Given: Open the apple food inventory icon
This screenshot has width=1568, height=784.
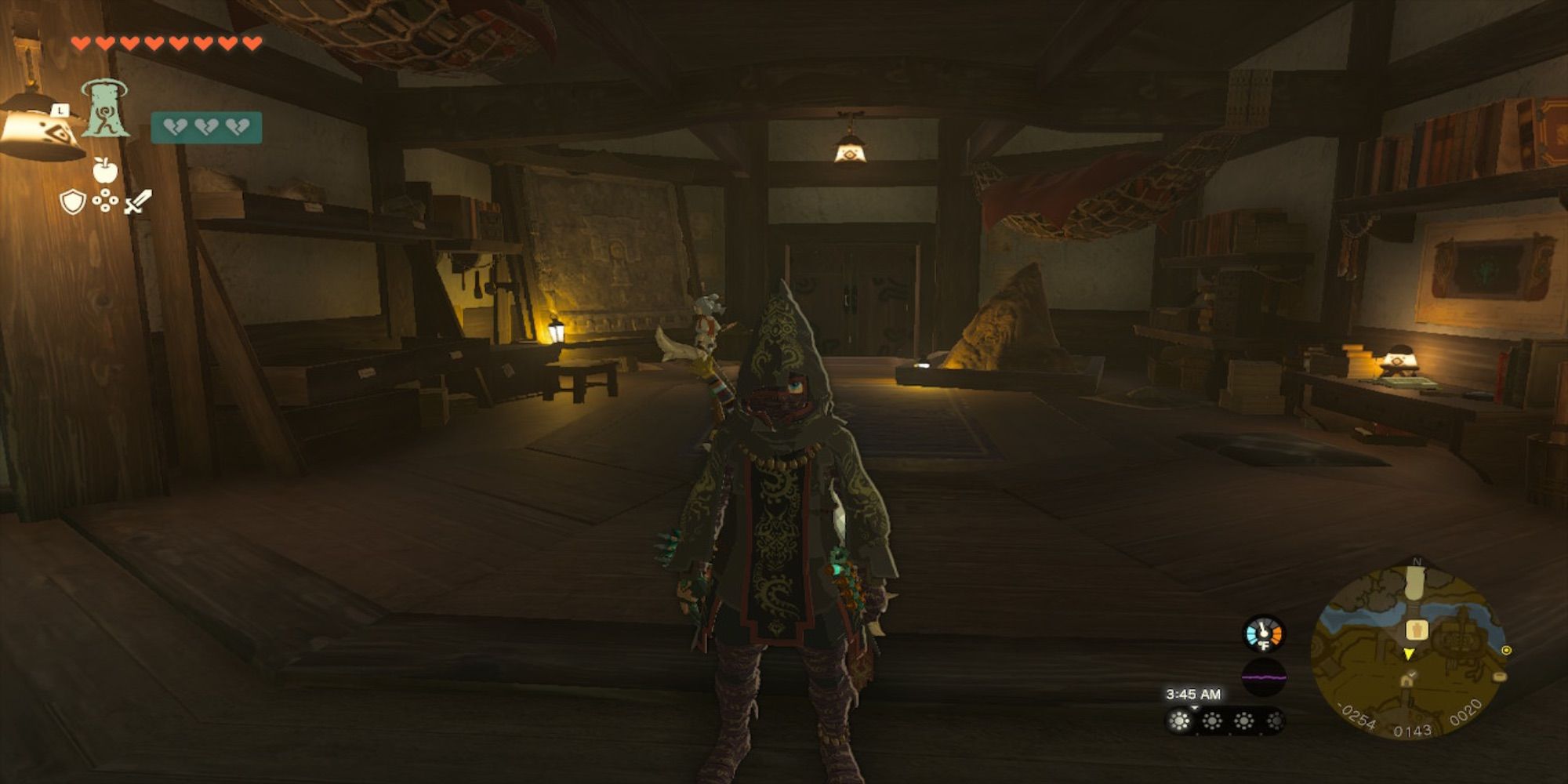Looking at the screenshot, I should click(x=104, y=171).
